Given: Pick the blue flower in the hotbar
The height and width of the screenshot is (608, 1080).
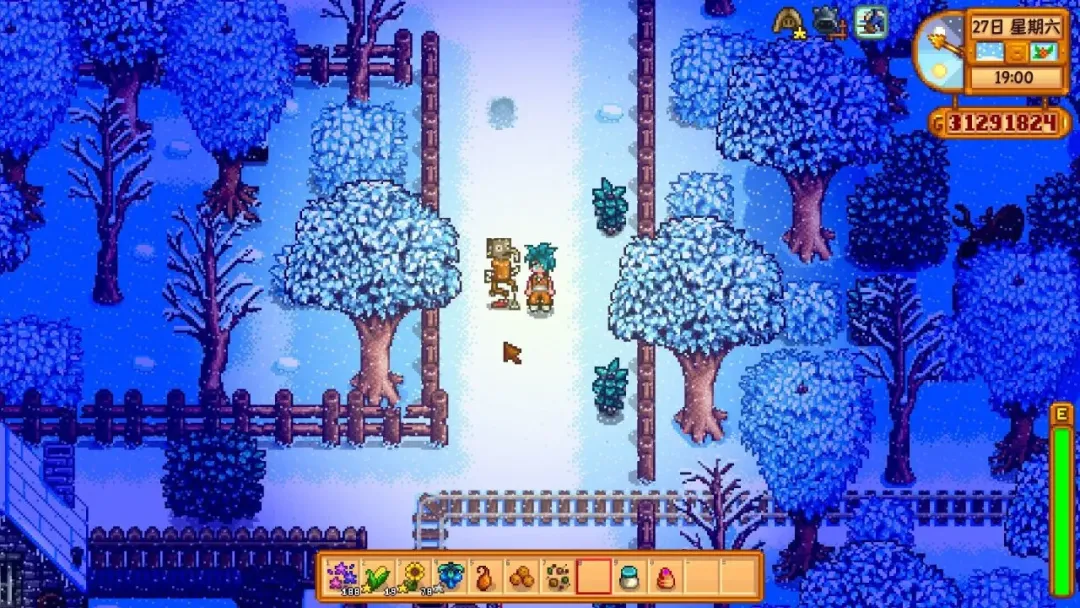Looking at the screenshot, I should [x=449, y=577].
